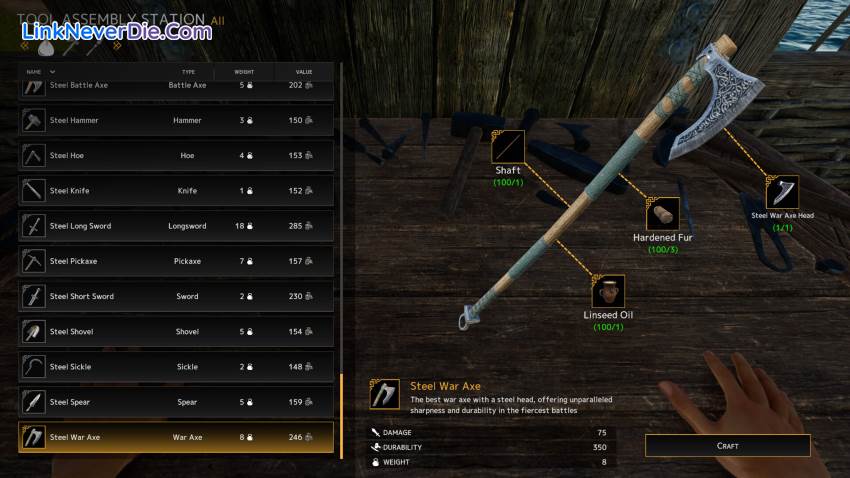Sort recipes by Value column header
Viewport: 850px width, 478px height.
(x=304, y=72)
